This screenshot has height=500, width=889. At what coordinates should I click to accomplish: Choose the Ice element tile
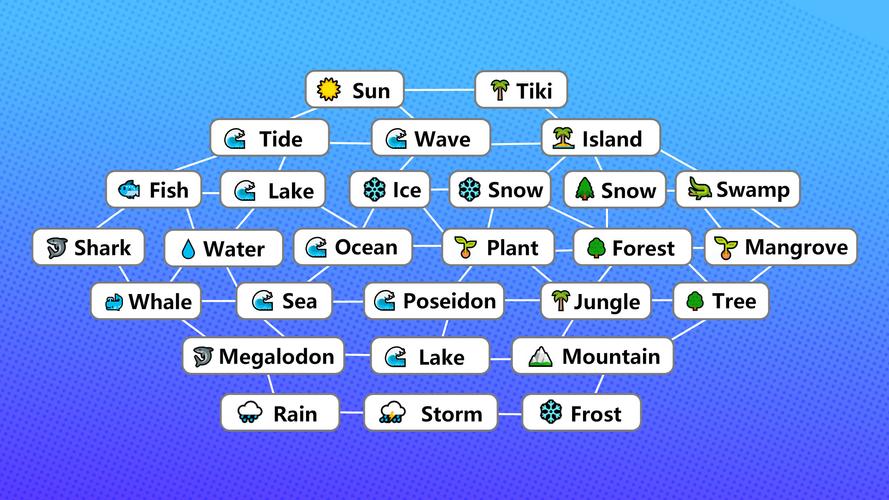coord(392,189)
